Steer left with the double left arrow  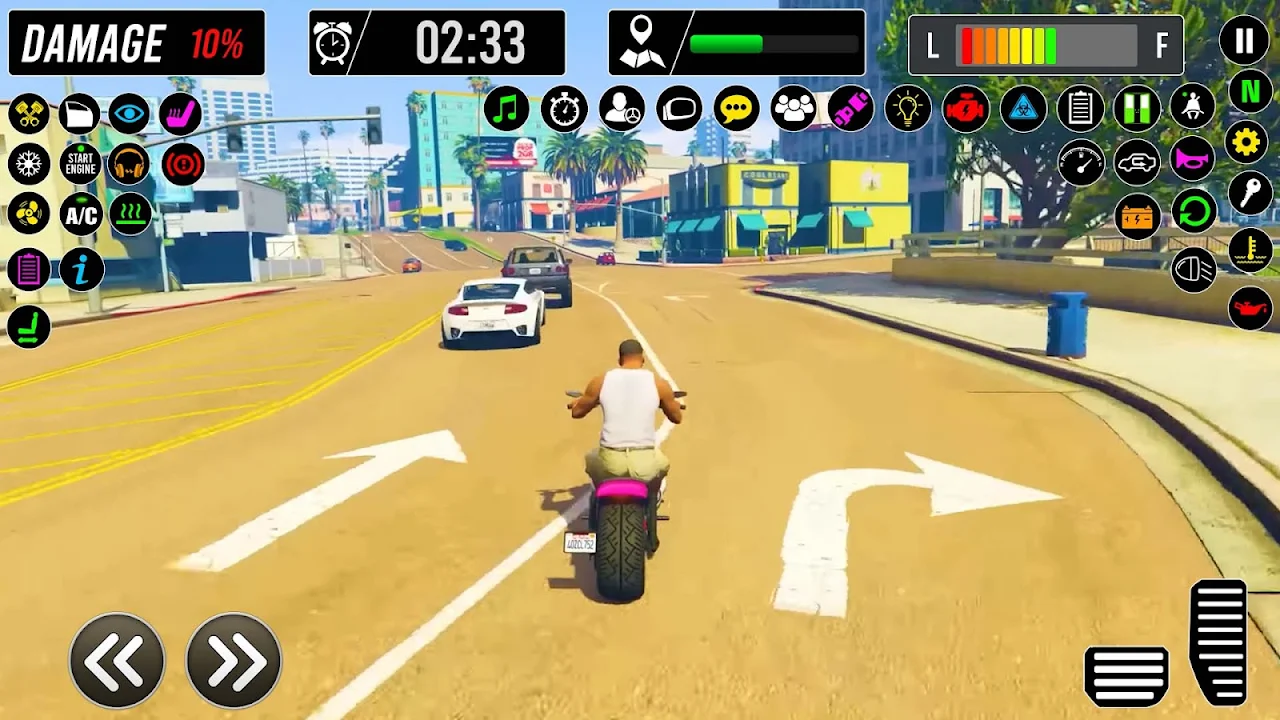[x=117, y=661]
